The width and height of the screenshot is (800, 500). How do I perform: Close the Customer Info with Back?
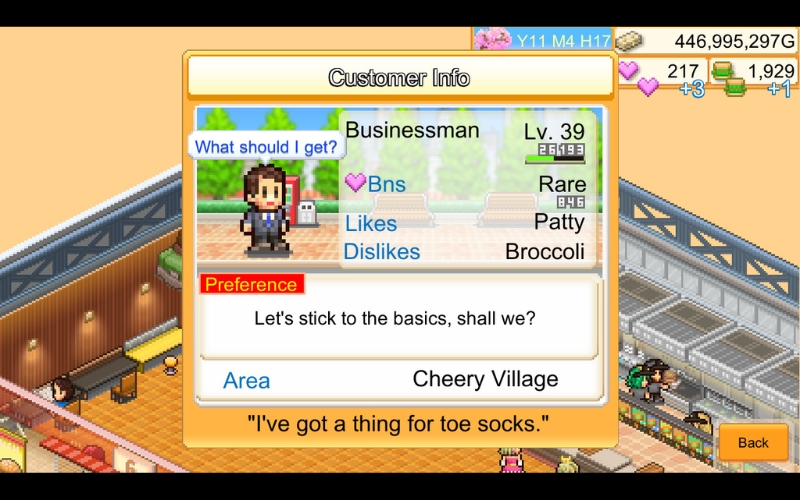[x=753, y=442]
